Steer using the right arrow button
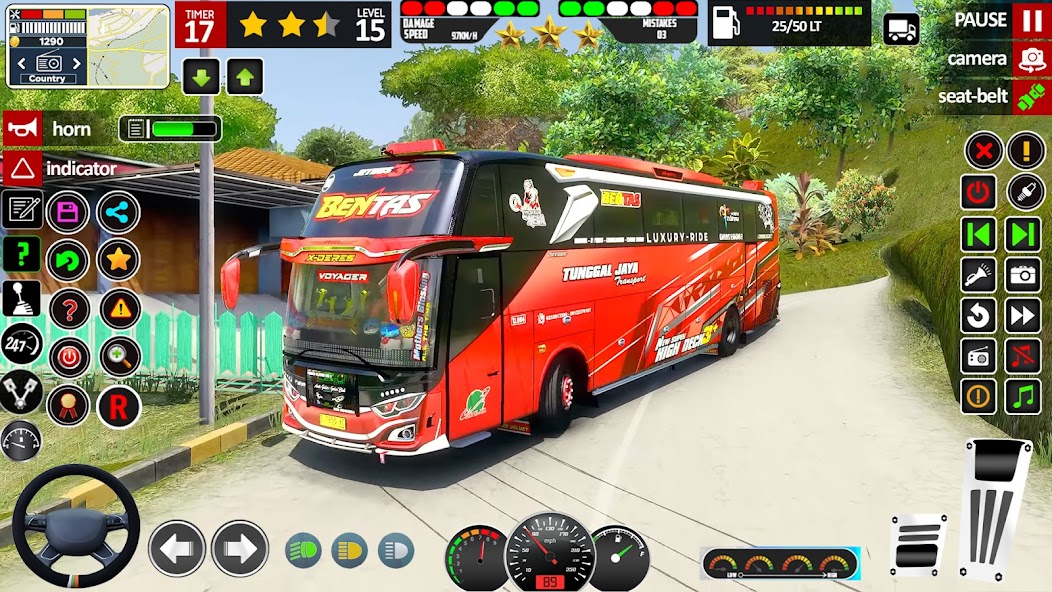This screenshot has width=1052, height=592. pos(240,548)
